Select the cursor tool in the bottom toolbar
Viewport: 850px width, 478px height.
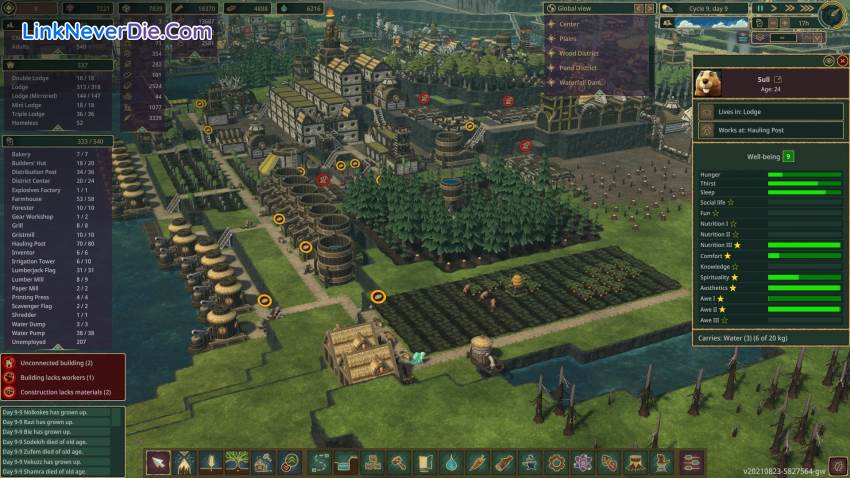tap(158, 462)
